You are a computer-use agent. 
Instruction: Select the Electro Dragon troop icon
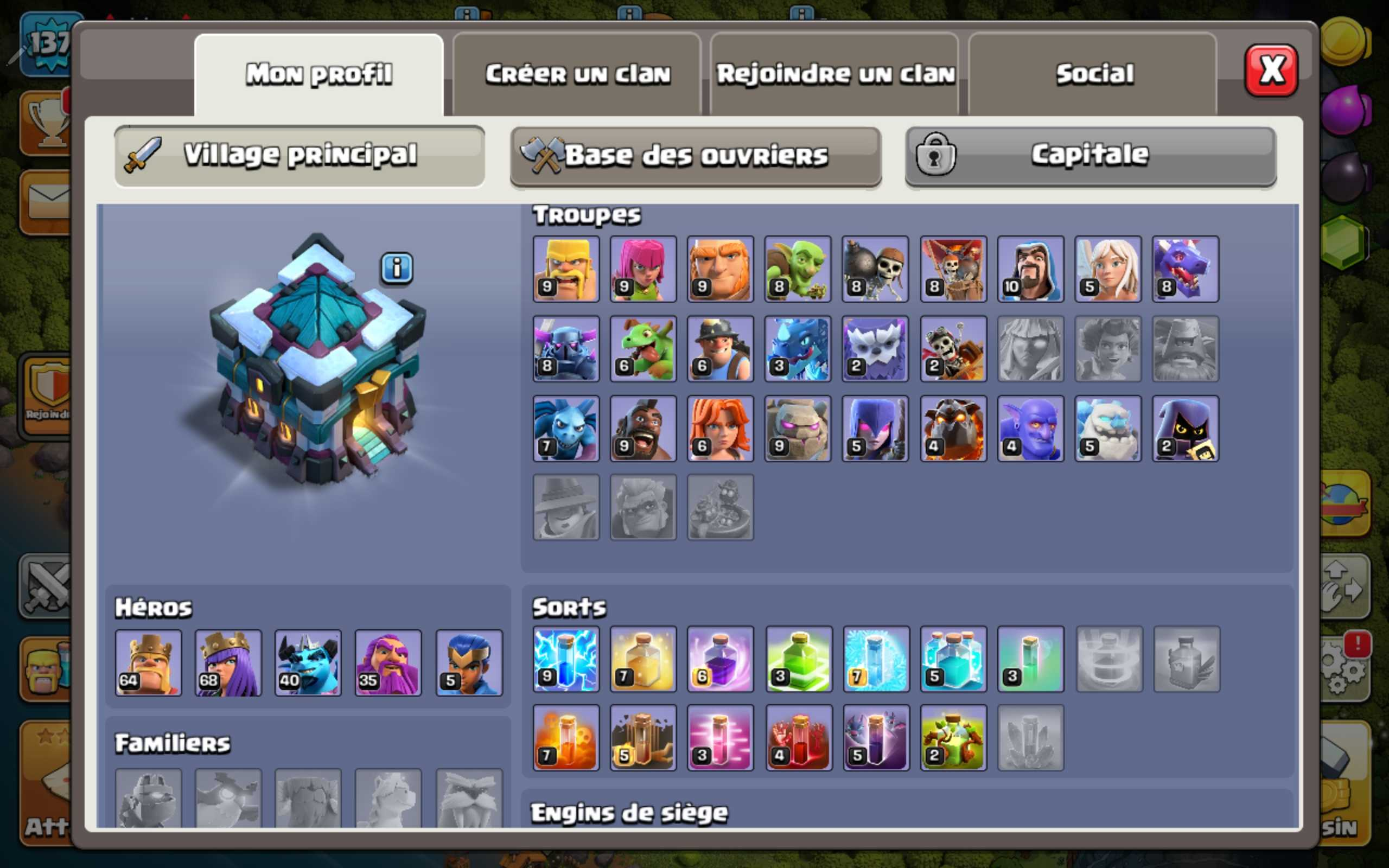coord(798,349)
